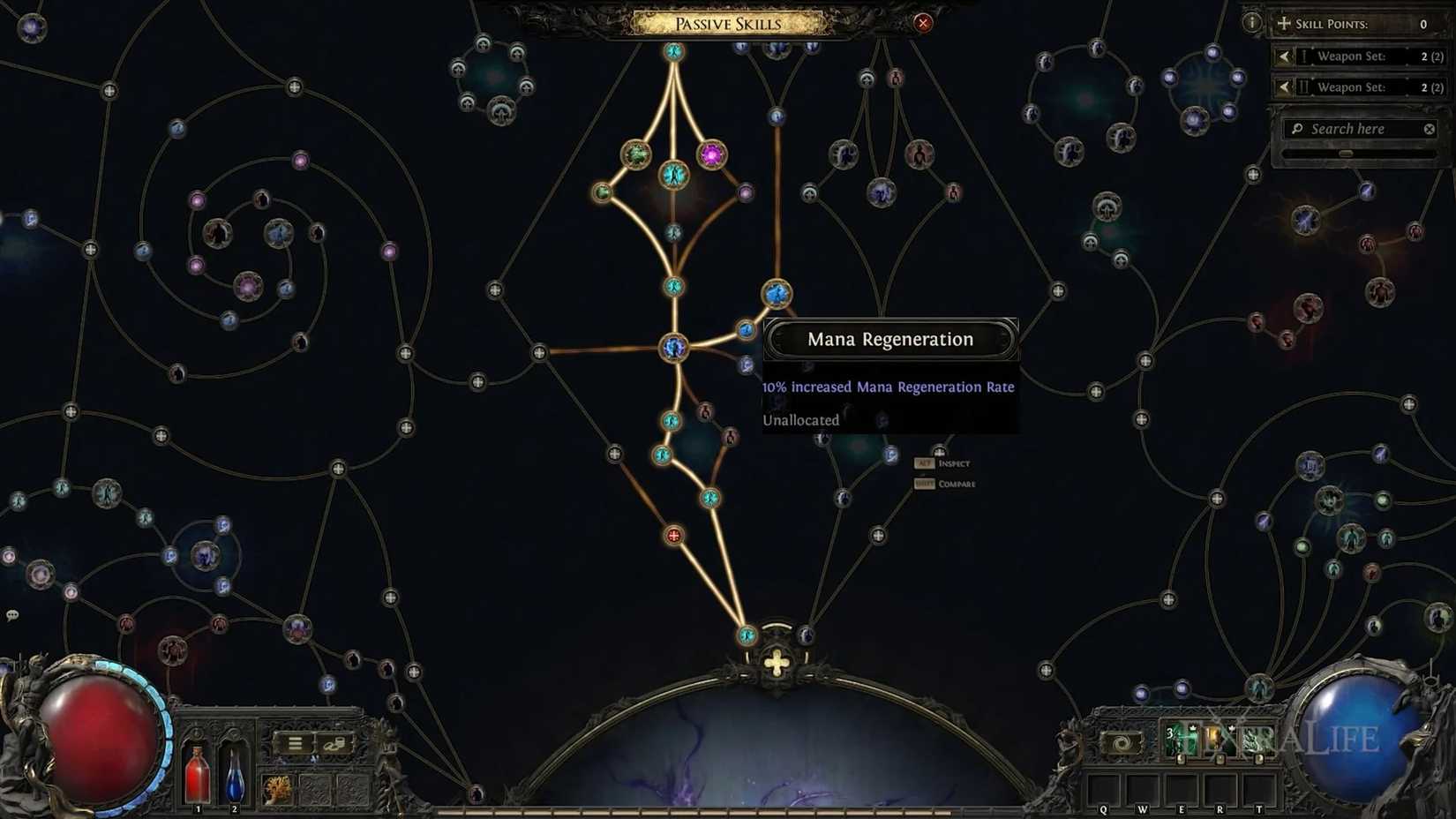
Task: Clear the search field using the X
Action: (1429, 128)
